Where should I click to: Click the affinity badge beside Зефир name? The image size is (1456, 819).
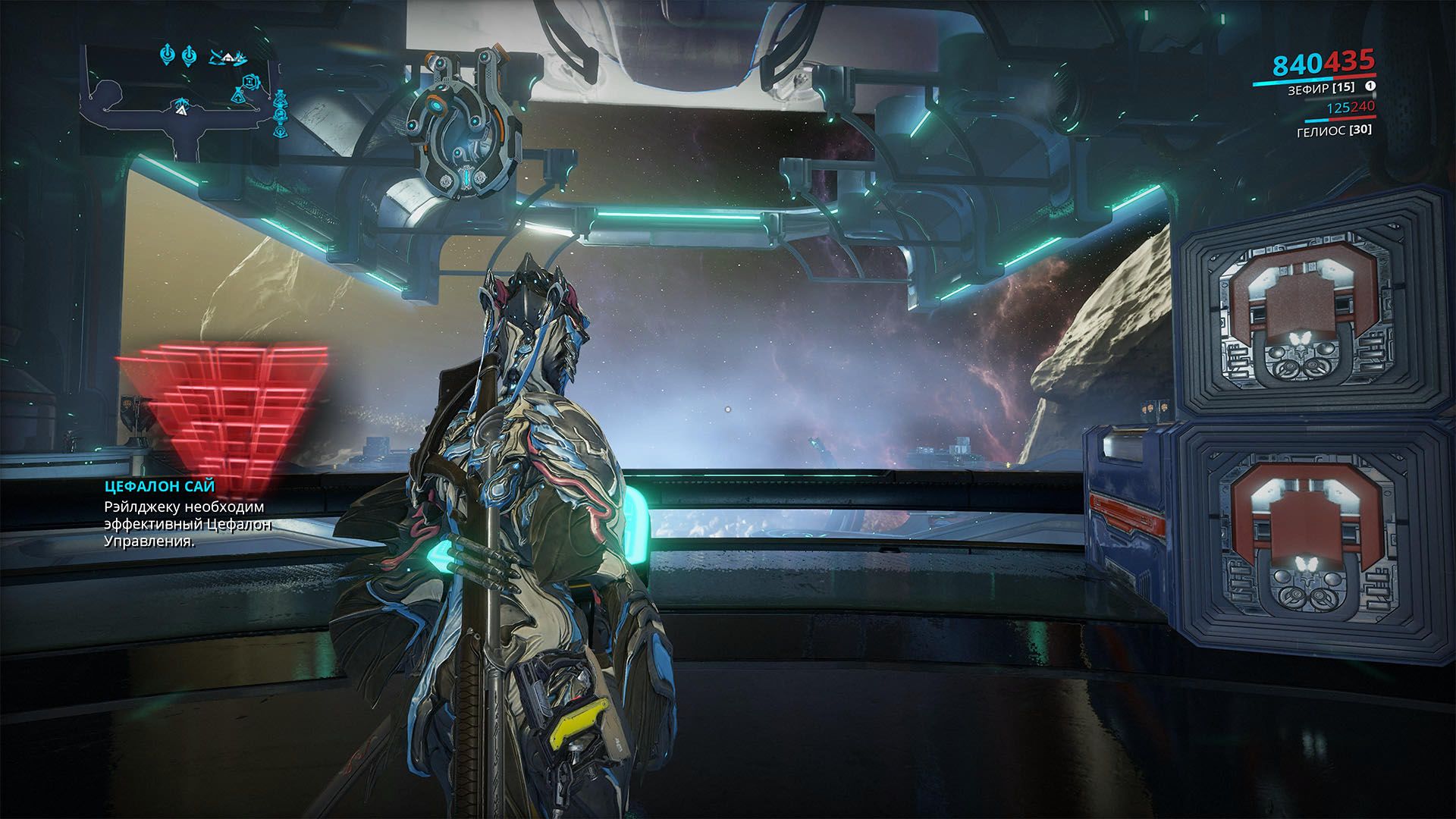(1370, 86)
